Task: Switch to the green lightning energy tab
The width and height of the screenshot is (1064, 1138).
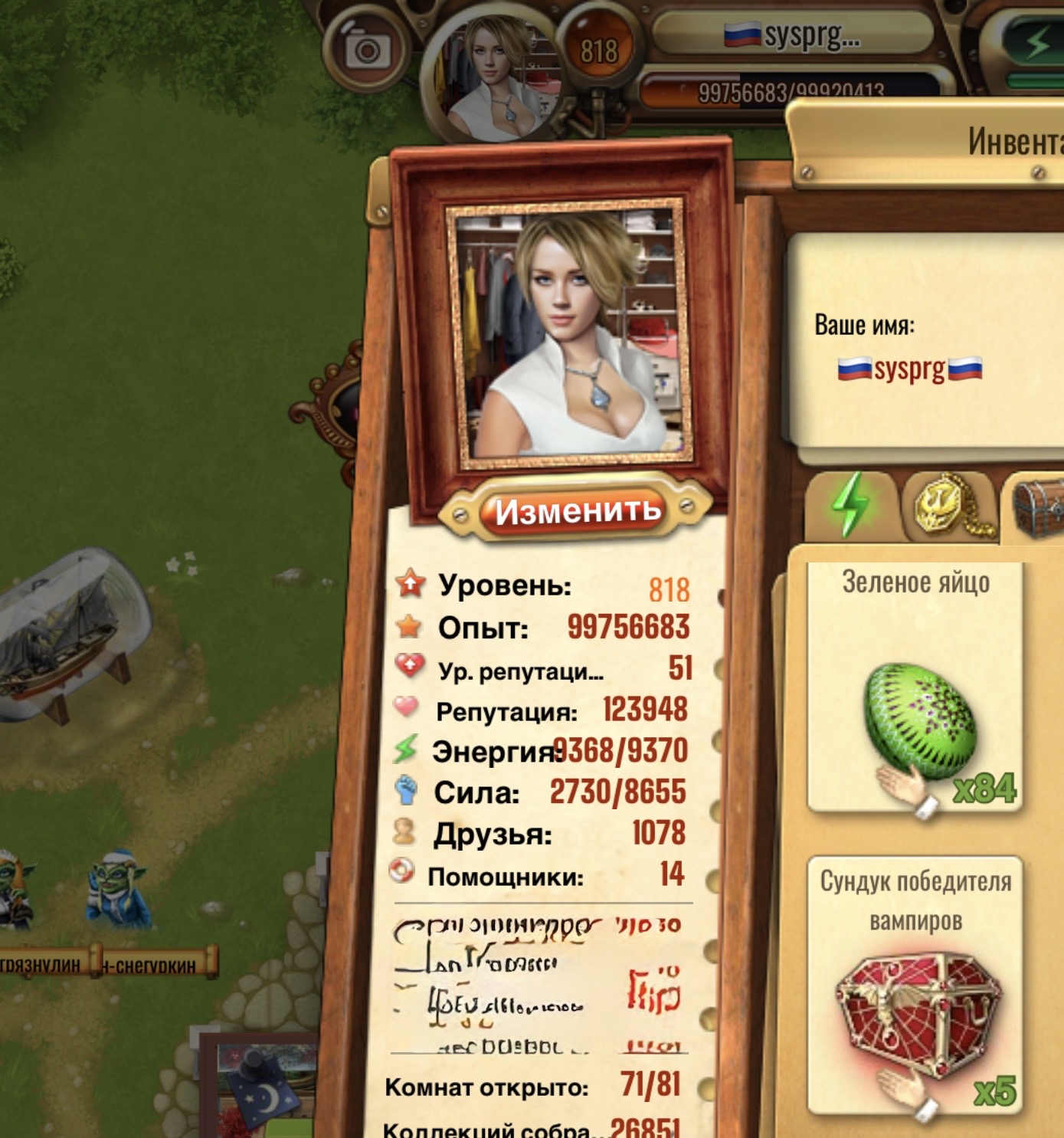Action: [850, 505]
